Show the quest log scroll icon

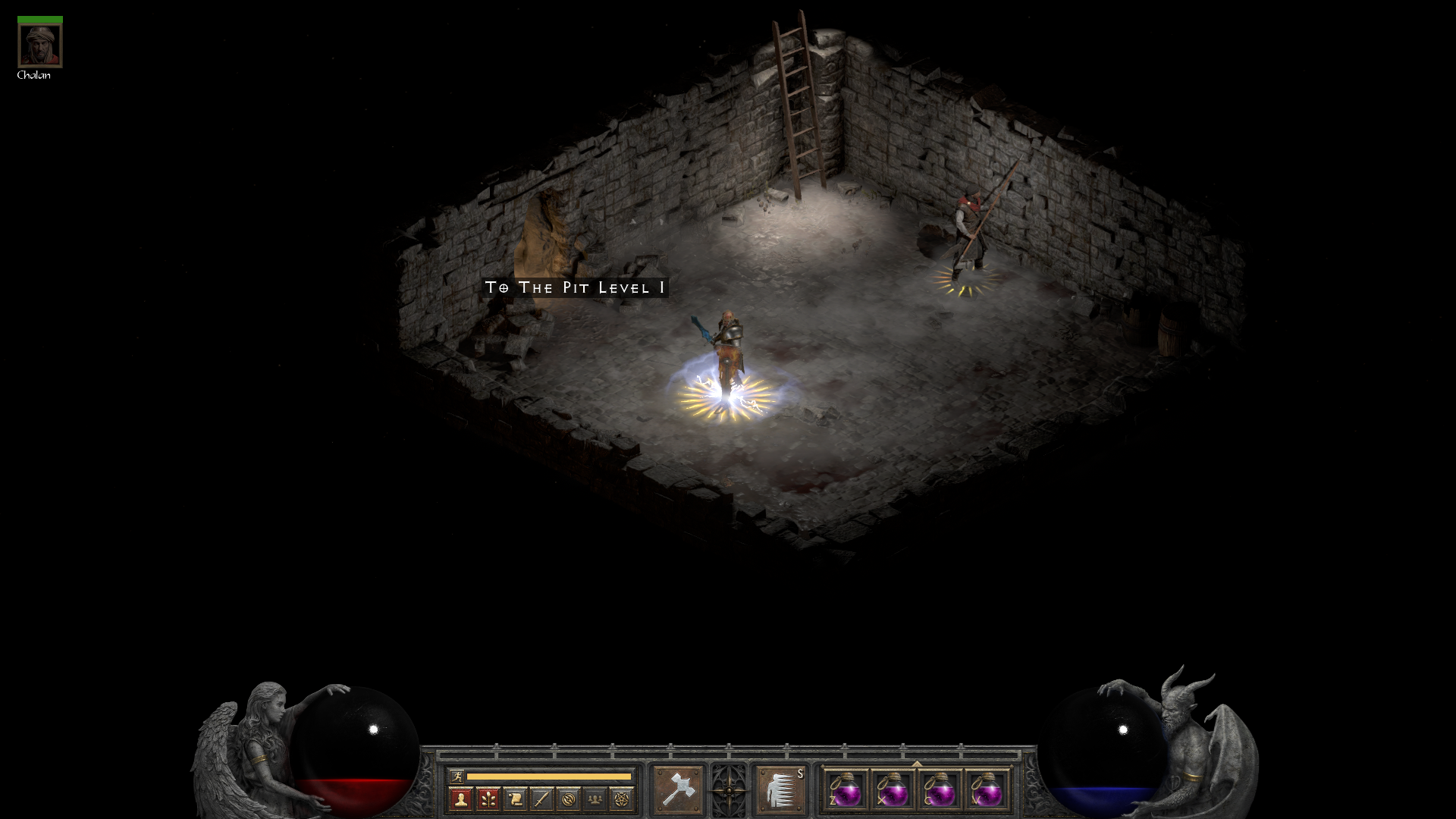tap(515, 799)
